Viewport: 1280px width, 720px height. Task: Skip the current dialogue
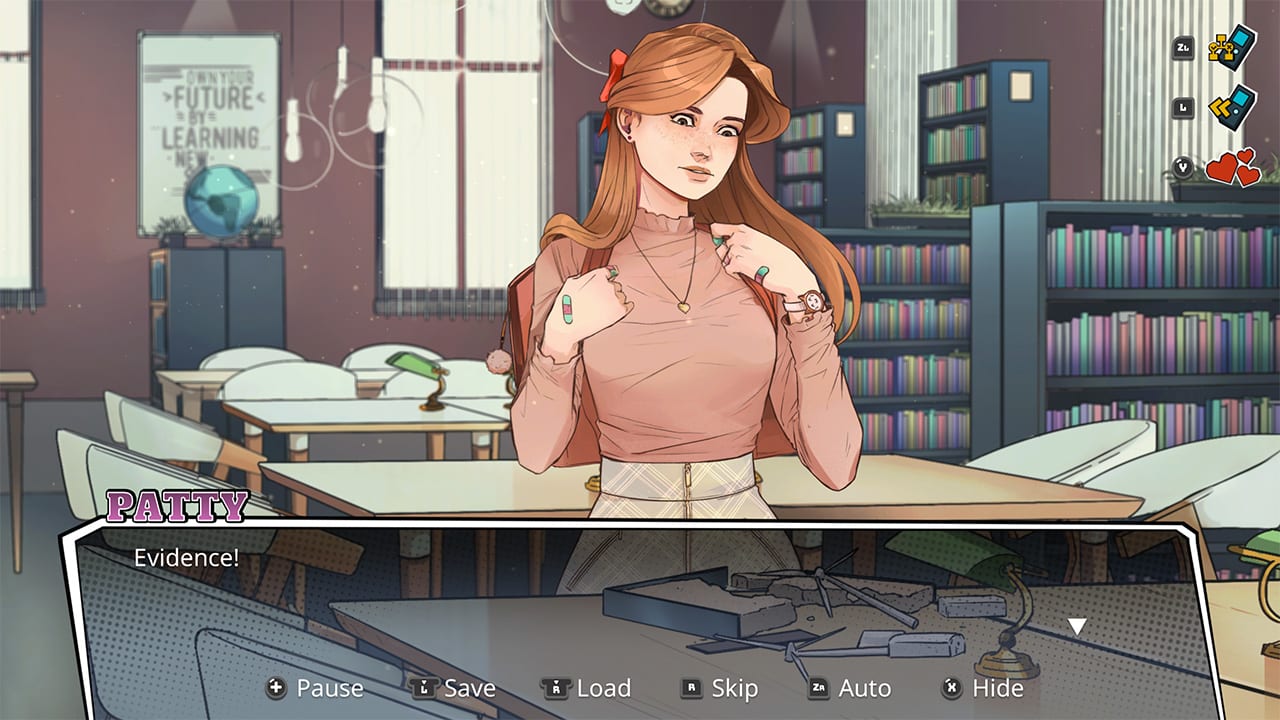[735, 688]
